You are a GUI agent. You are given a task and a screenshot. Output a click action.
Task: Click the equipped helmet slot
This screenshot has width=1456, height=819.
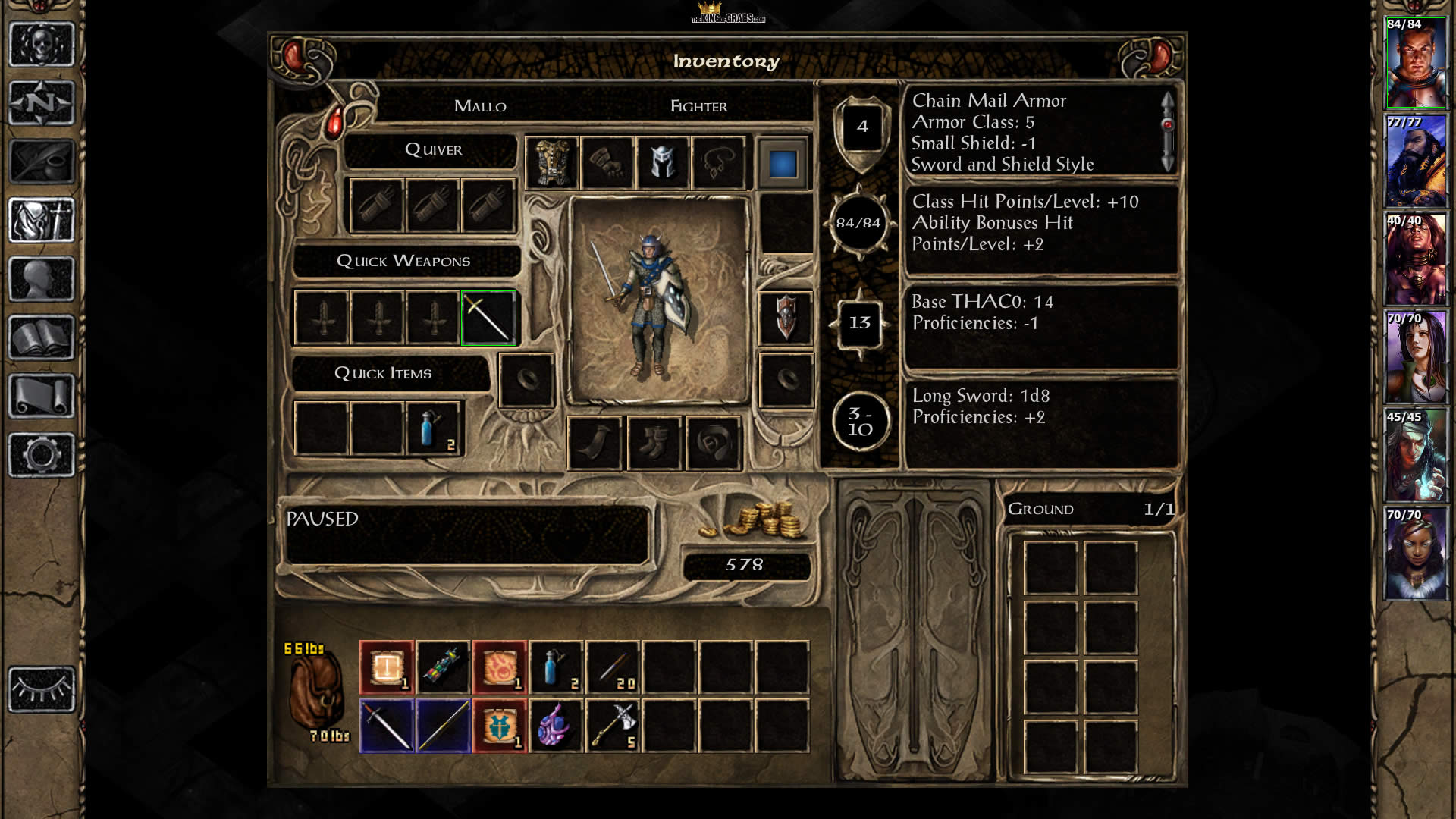click(x=663, y=162)
